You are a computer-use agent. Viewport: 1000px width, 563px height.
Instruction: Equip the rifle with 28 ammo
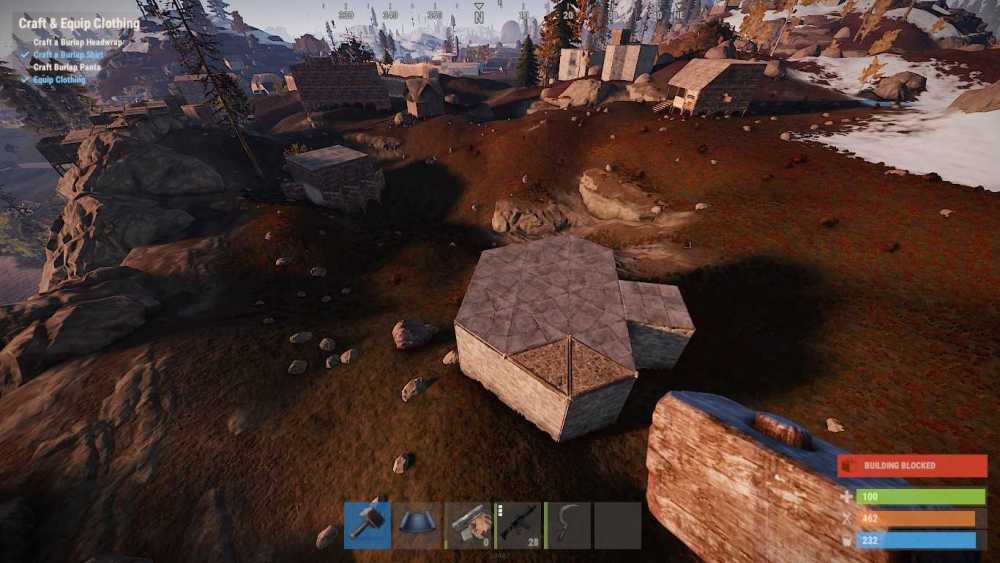(x=518, y=525)
